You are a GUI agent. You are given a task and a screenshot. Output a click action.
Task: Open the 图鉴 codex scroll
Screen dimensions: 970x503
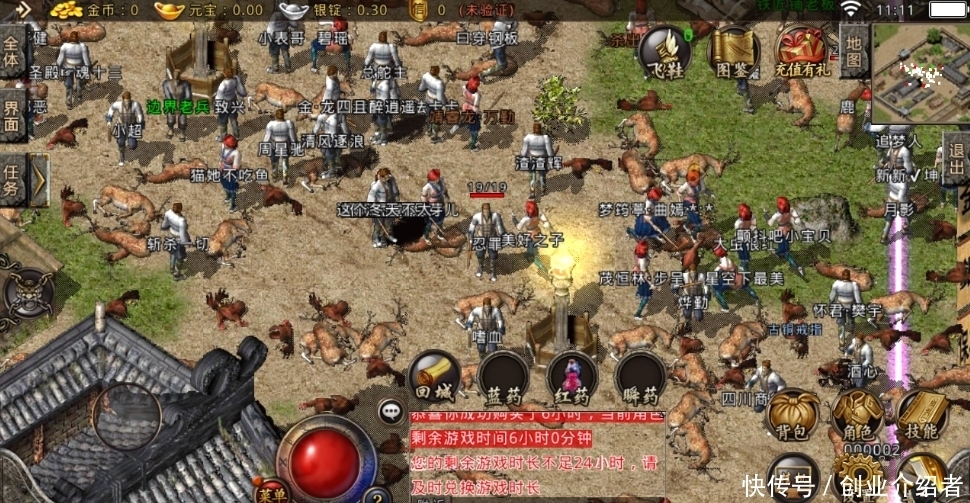733,52
